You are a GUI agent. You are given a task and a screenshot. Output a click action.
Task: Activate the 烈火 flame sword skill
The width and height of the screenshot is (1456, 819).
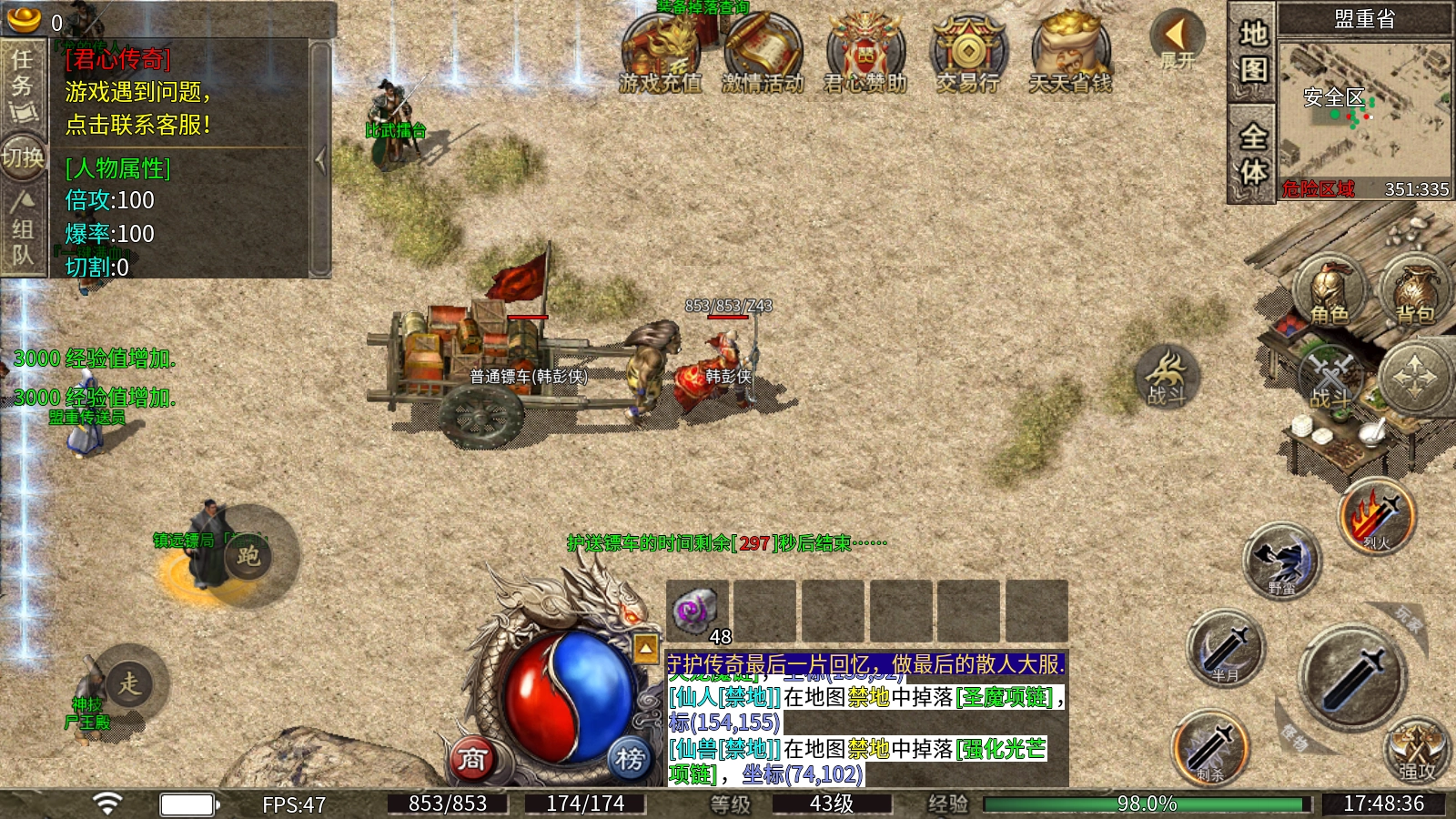point(1377,517)
